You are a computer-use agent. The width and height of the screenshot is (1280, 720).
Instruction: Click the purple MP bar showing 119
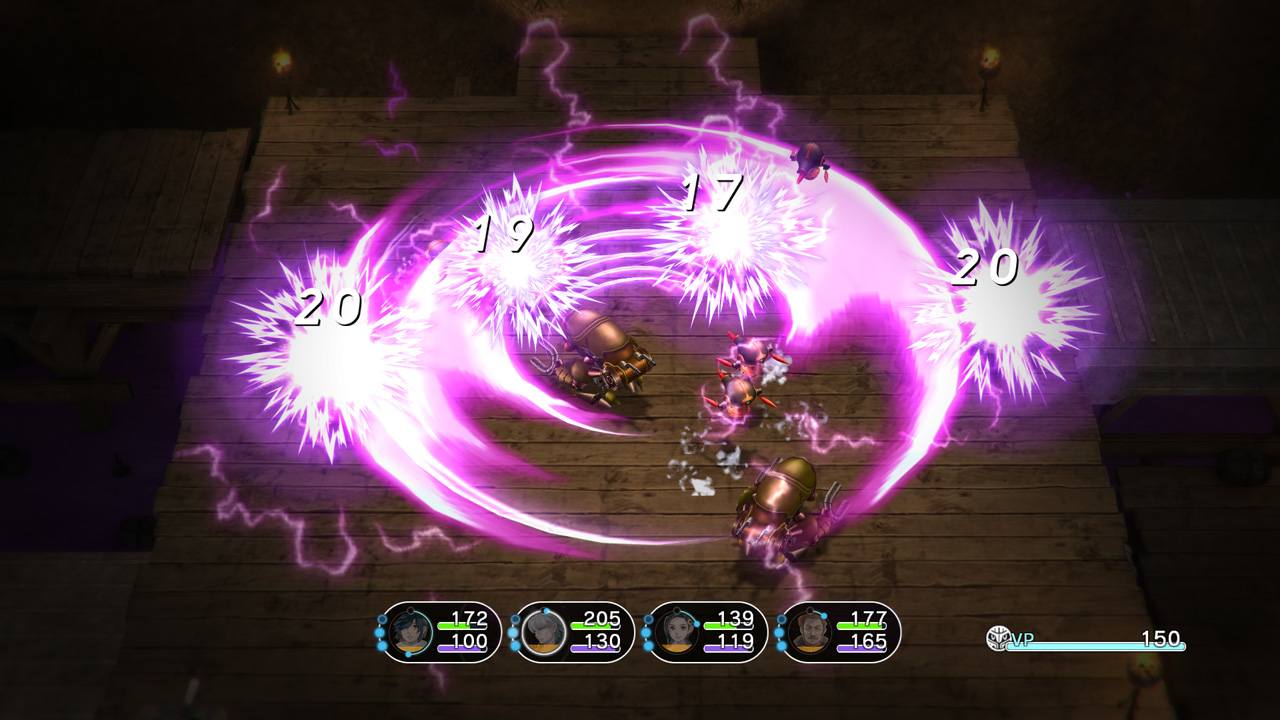click(x=730, y=647)
